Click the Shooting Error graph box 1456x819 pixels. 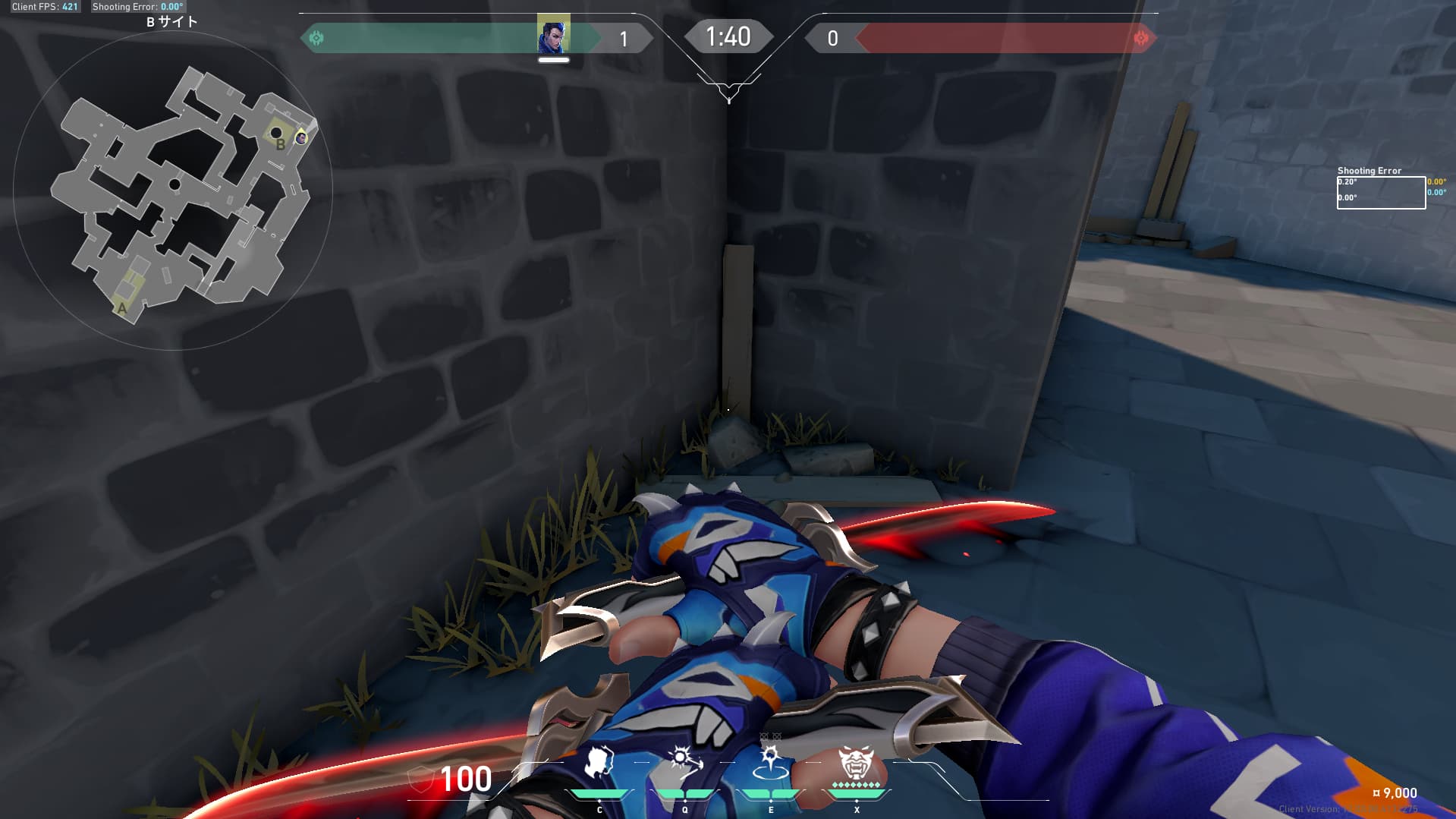pyautogui.click(x=1380, y=193)
